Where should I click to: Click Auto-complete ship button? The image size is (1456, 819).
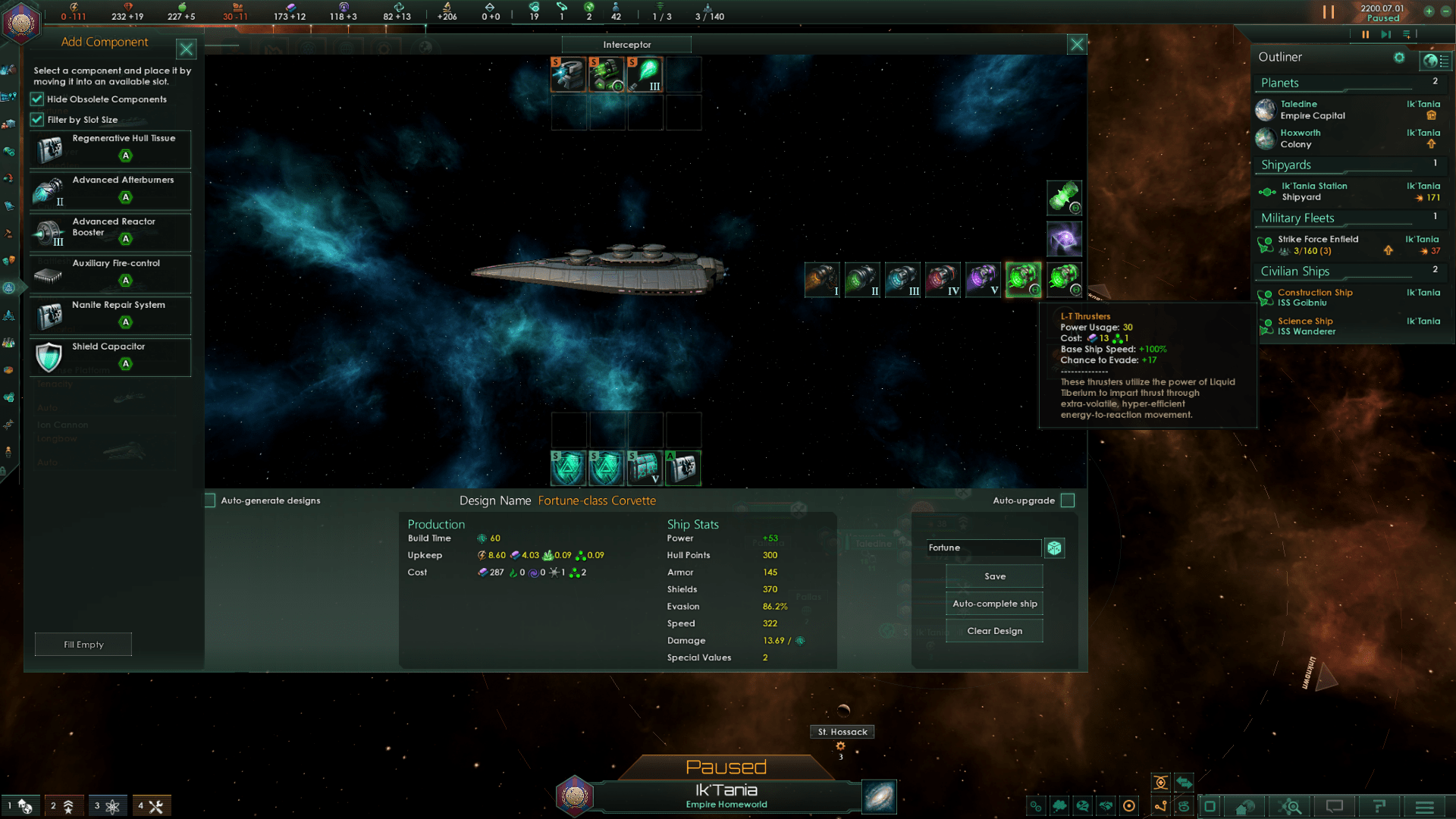coord(994,604)
